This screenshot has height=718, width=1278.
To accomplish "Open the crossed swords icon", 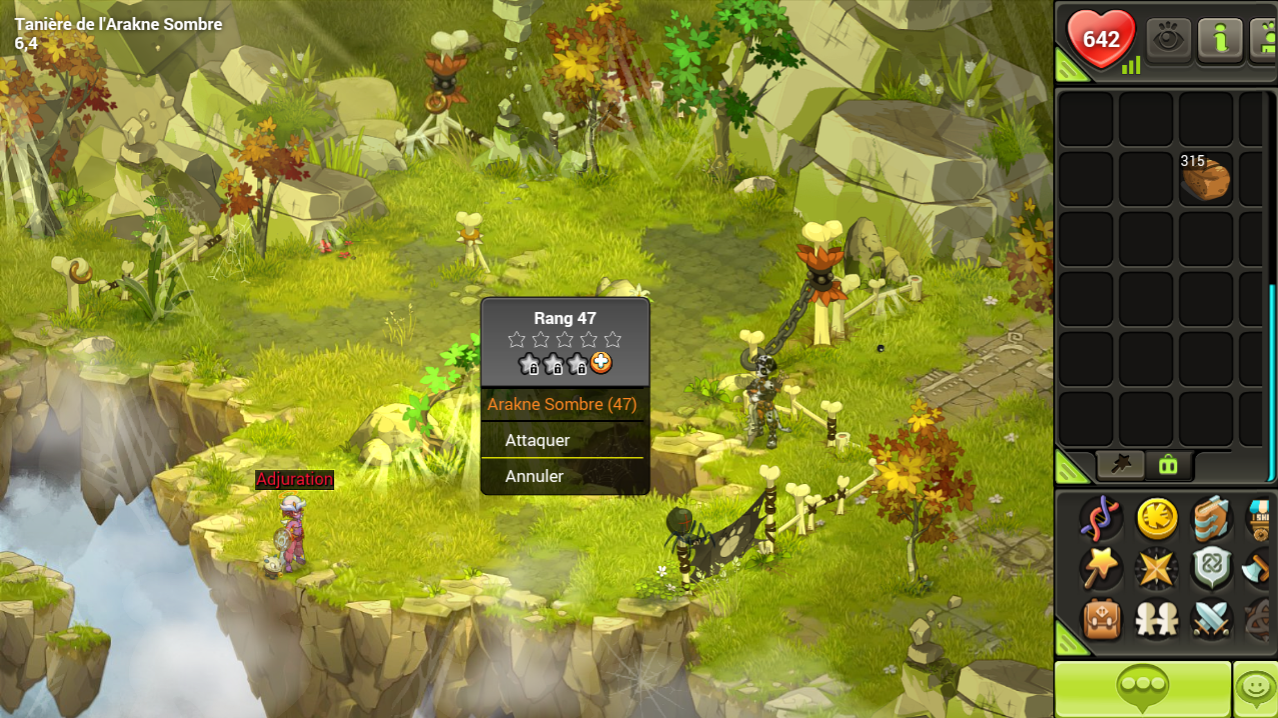I will [x=1212, y=620].
